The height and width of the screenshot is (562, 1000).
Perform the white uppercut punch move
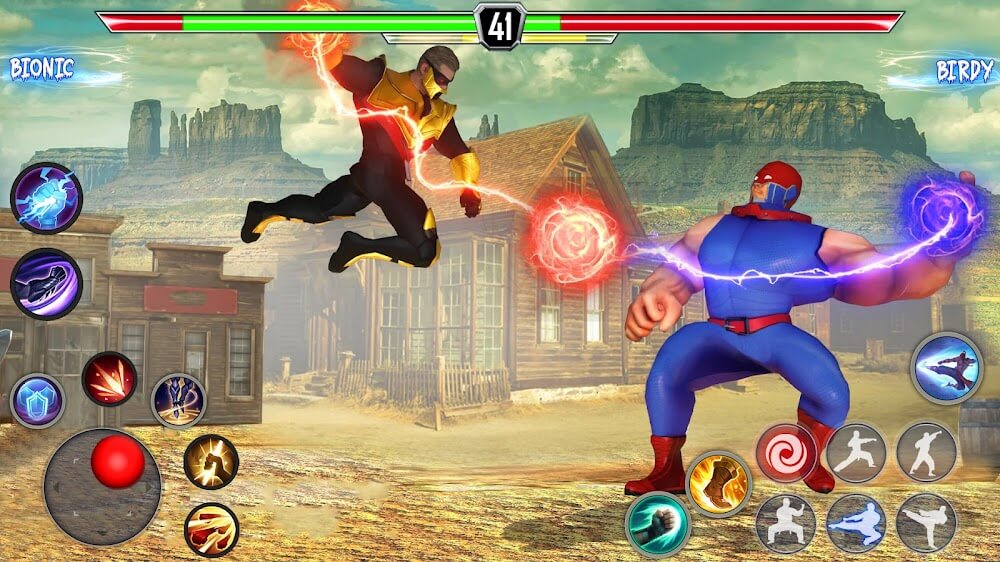(x=925, y=452)
